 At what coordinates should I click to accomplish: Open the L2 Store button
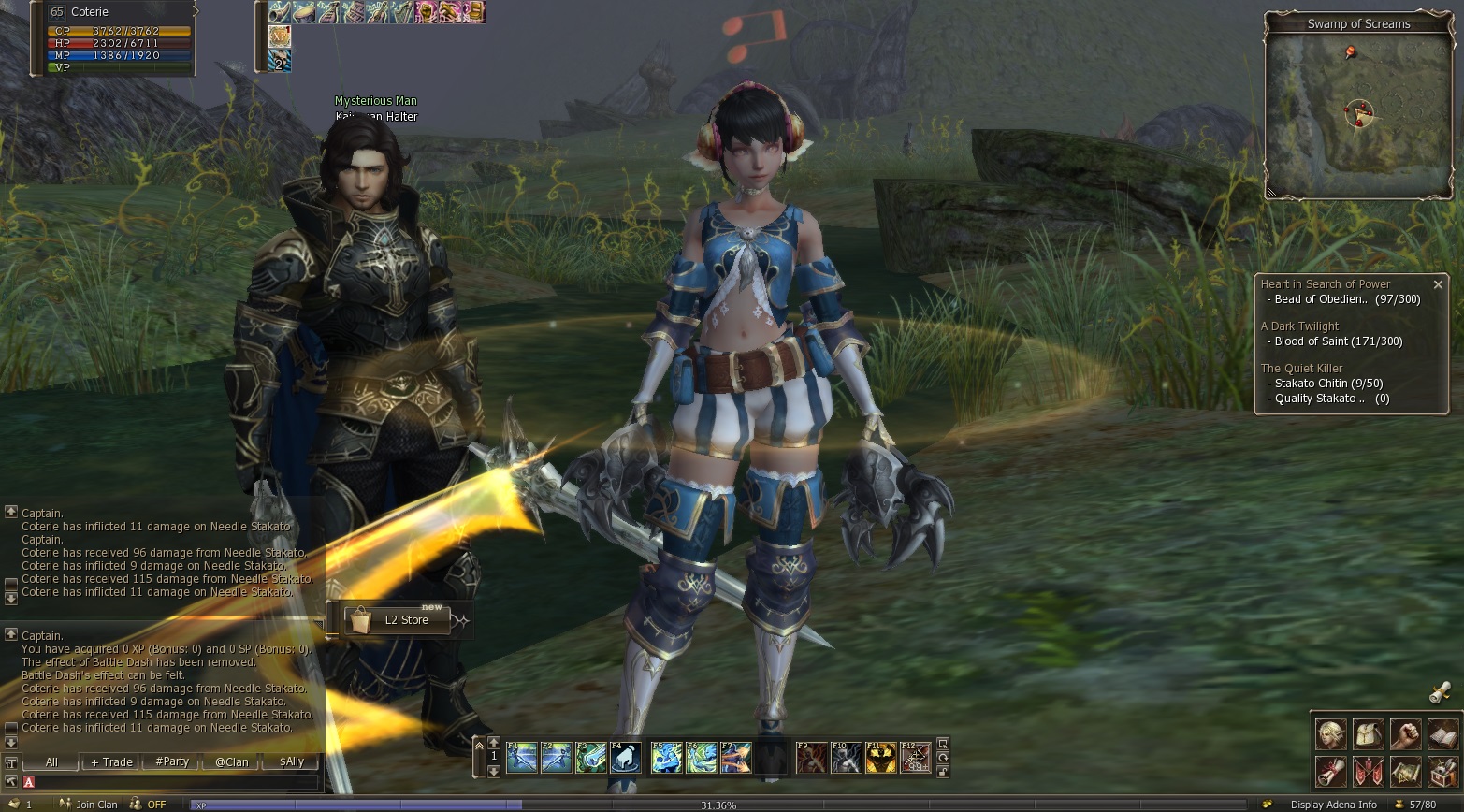coord(399,620)
